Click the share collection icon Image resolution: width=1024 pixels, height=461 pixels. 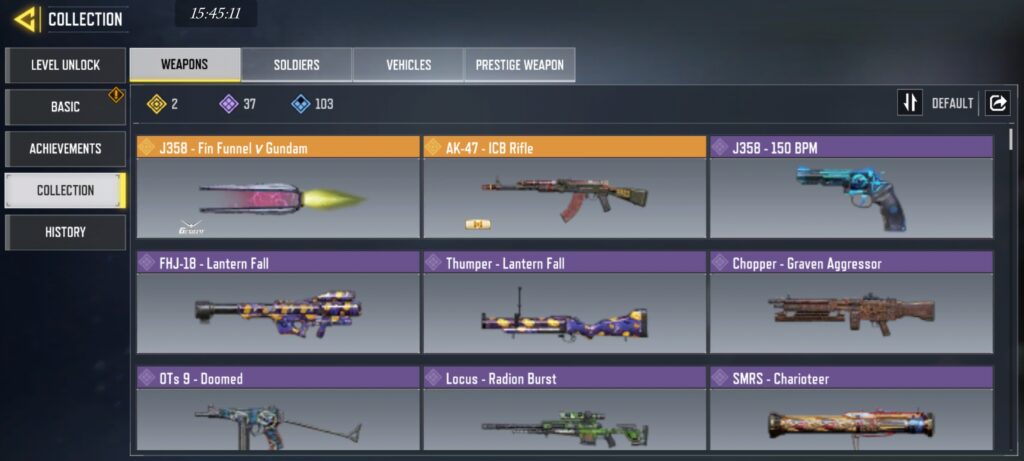coord(997,103)
